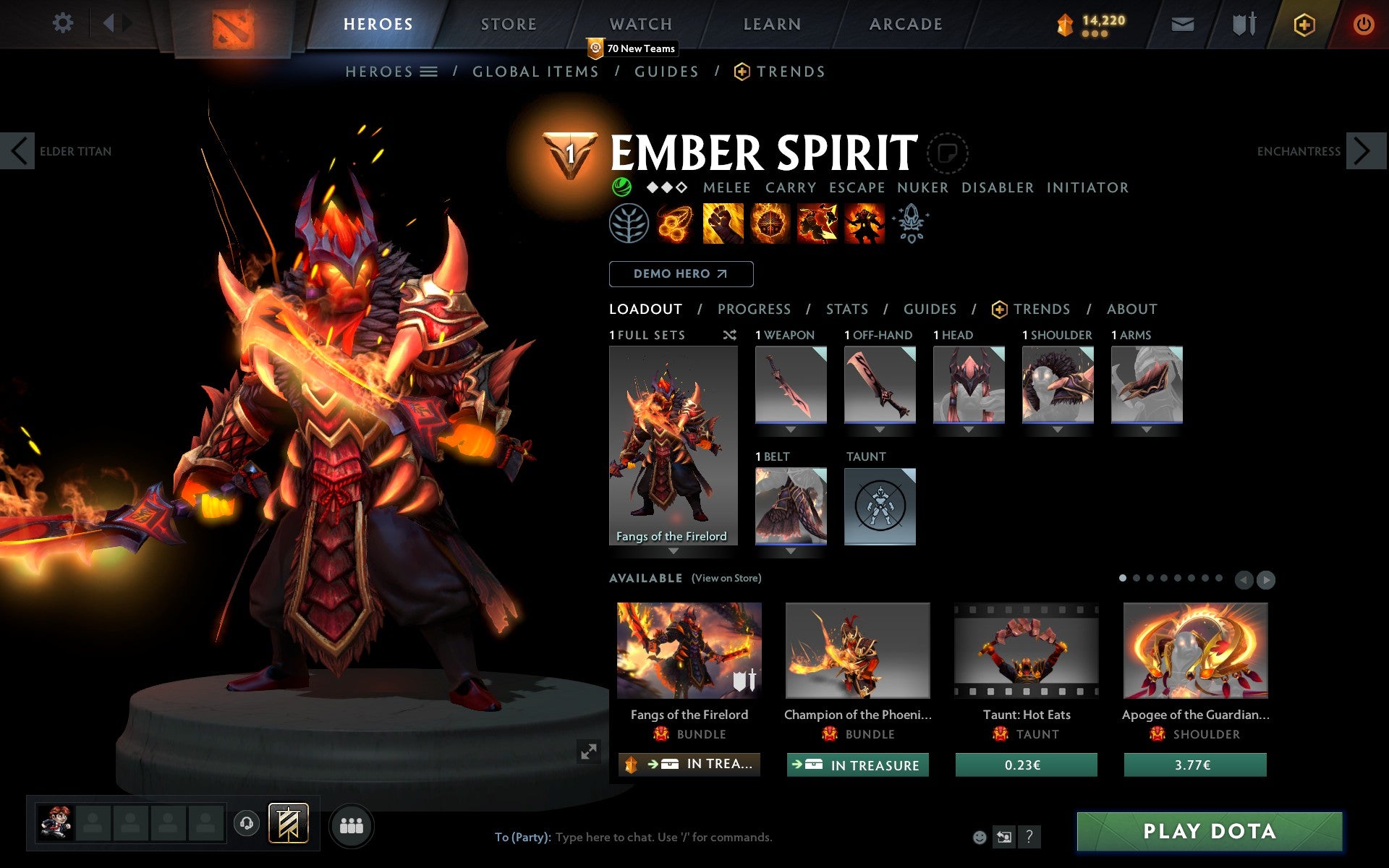Open the Dota 2 logo home button

(234, 23)
